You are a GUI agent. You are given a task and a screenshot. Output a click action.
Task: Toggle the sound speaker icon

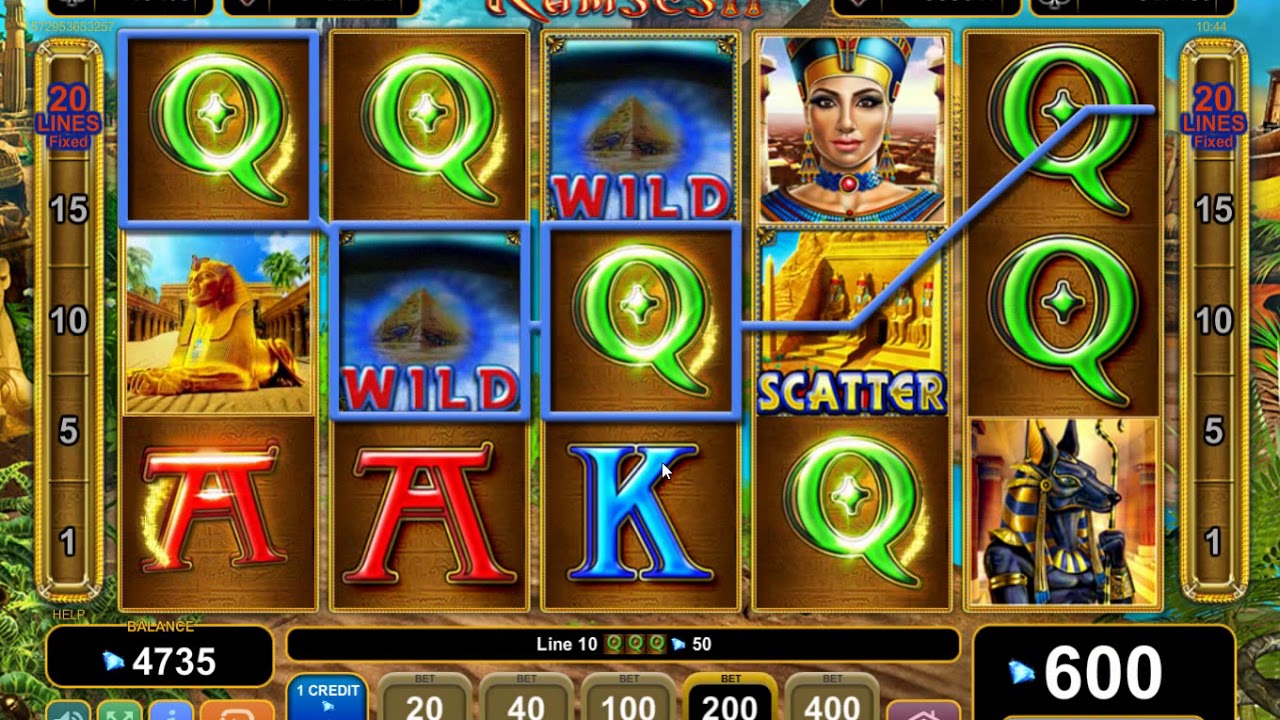pyautogui.click(x=68, y=711)
